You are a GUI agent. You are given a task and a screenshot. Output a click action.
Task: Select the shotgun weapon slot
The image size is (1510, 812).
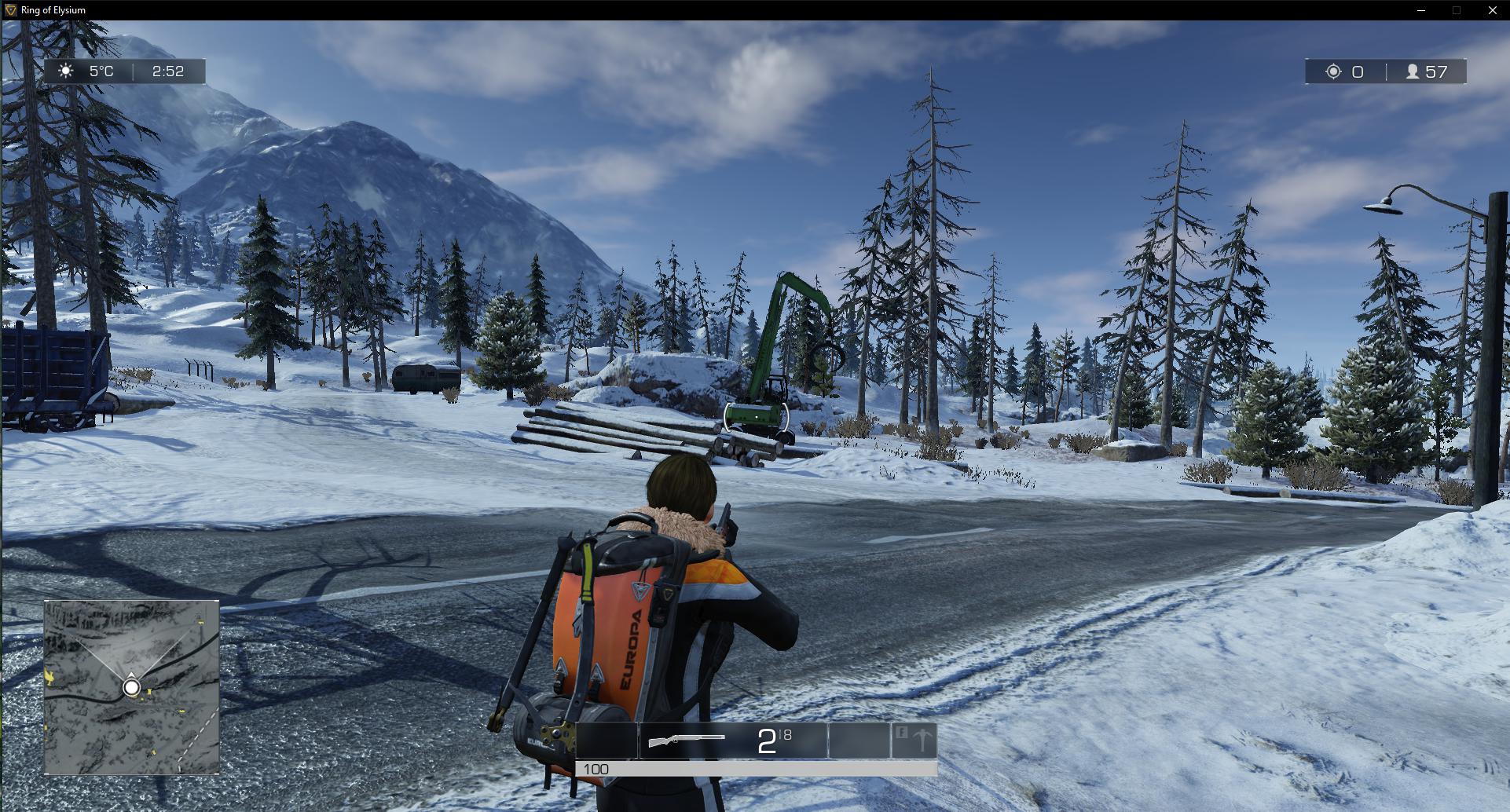(x=732, y=741)
